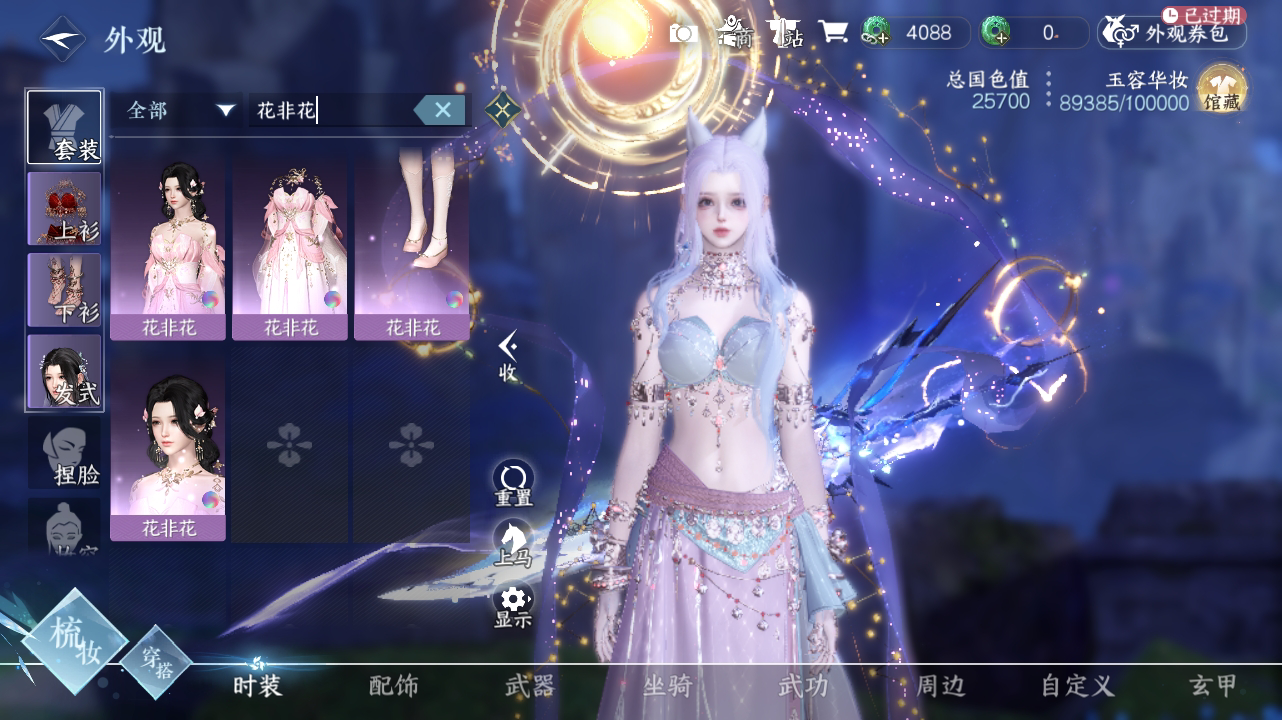Open the 发式 hairstyle category
The image size is (1282, 720).
tap(64, 372)
